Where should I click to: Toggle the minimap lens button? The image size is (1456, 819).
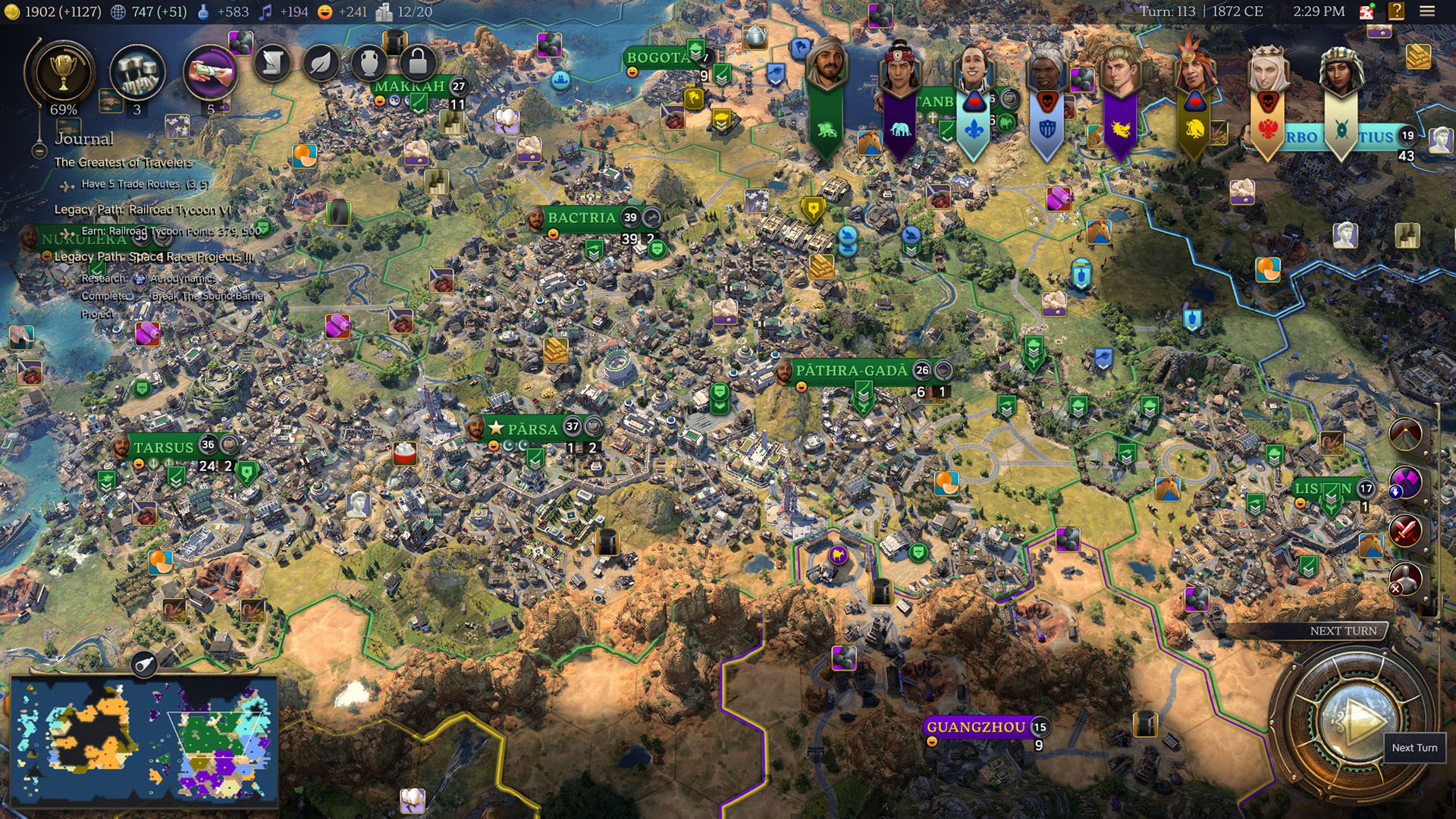point(143,666)
